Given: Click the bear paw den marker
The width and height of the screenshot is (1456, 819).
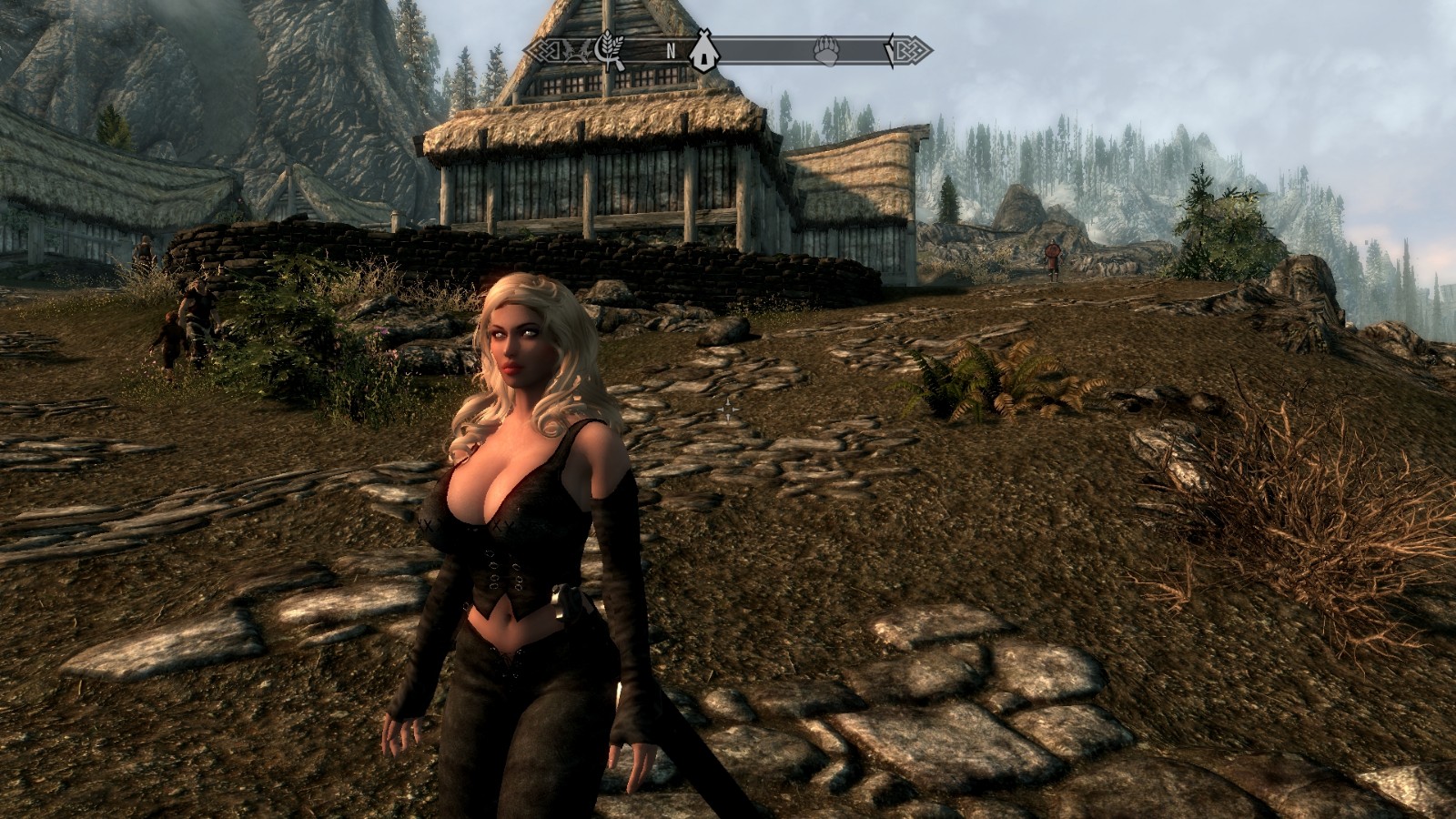Looking at the screenshot, I should coord(826,51).
